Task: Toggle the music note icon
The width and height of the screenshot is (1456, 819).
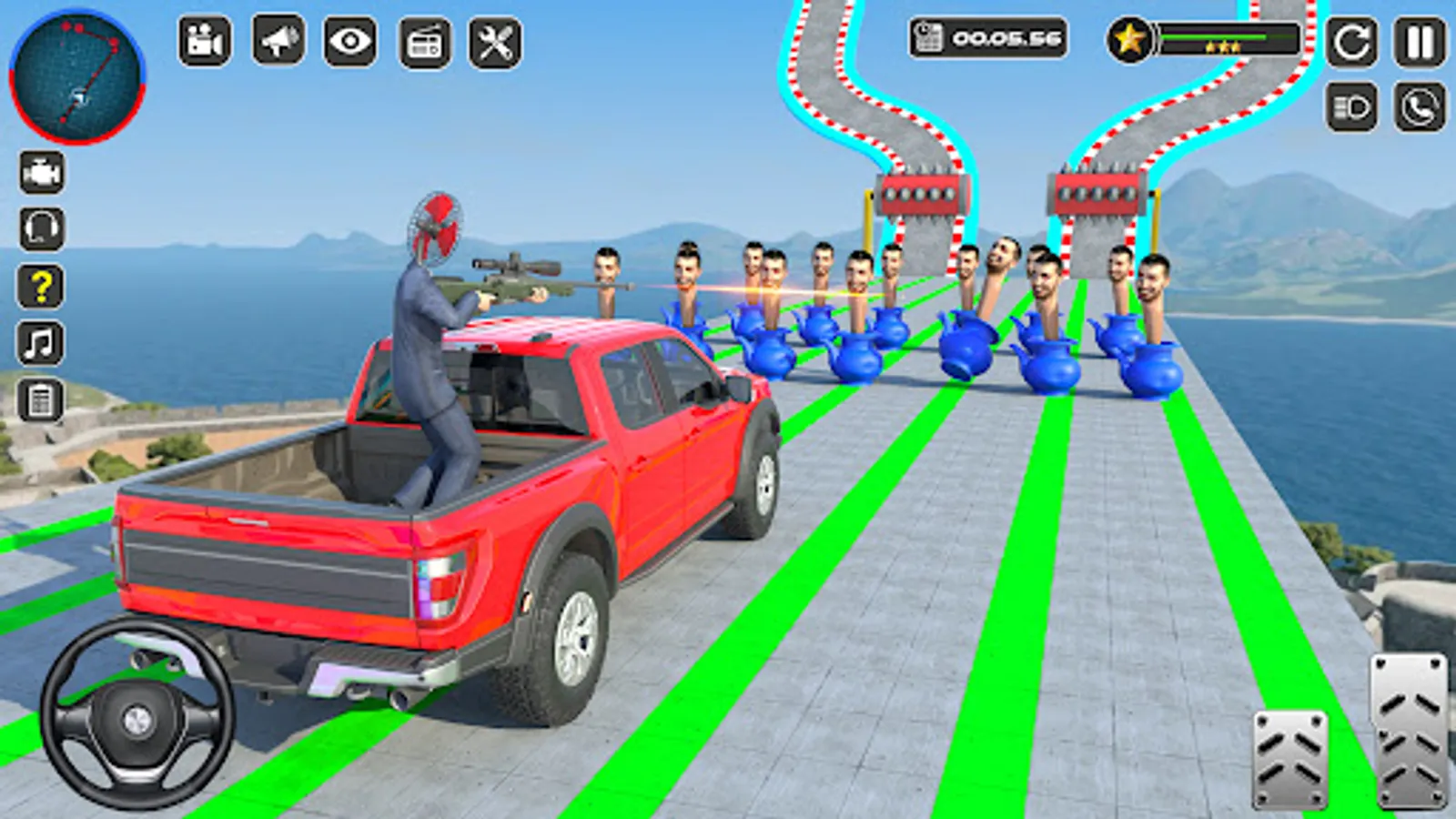Action: (40, 343)
